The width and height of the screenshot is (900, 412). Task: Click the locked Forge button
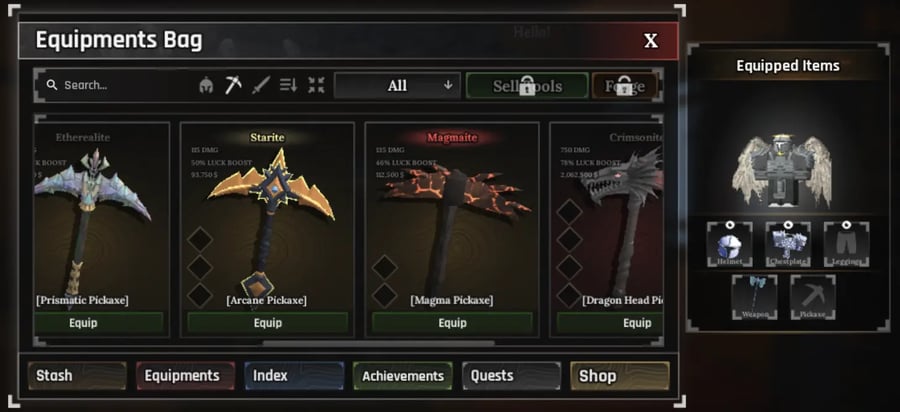click(x=625, y=86)
